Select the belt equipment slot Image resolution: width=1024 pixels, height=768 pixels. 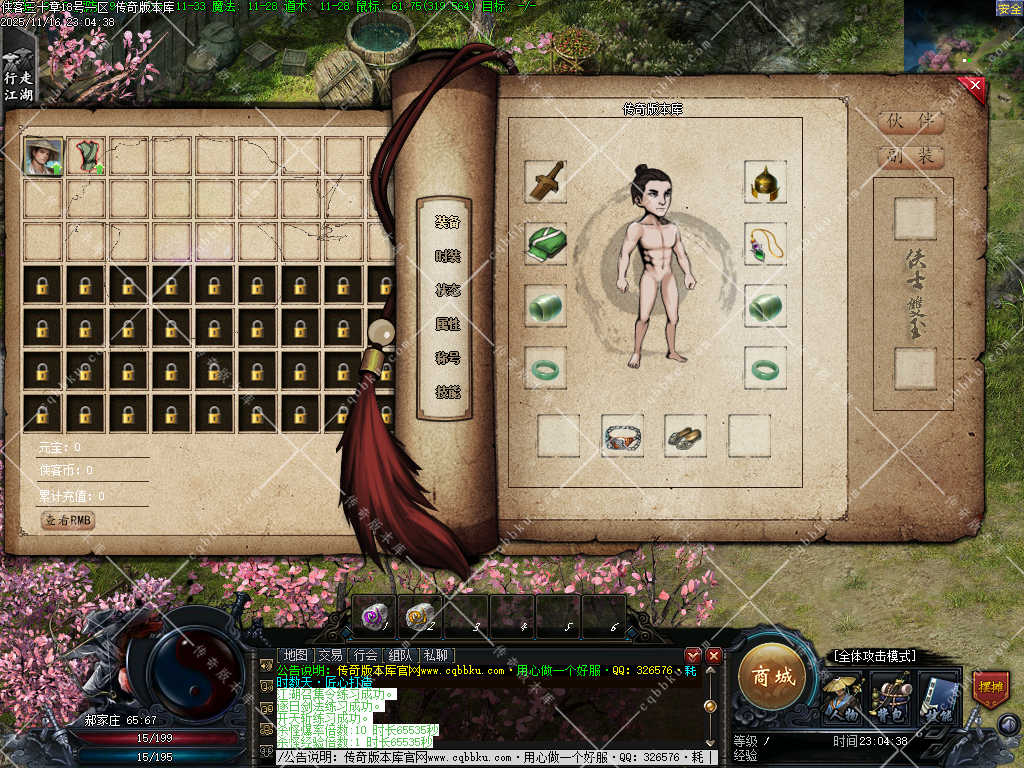(622, 435)
